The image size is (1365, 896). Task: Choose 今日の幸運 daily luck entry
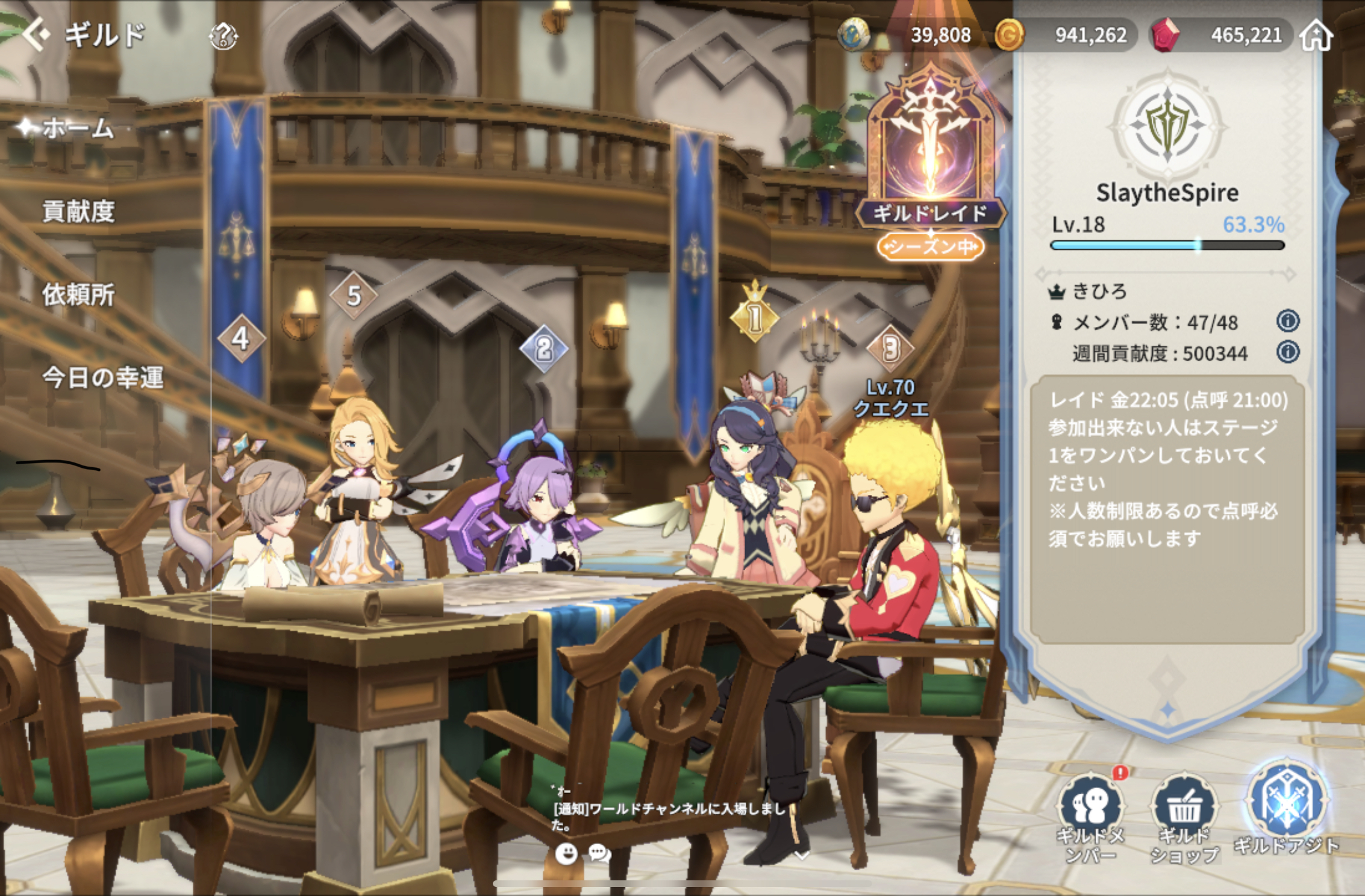[102, 378]
